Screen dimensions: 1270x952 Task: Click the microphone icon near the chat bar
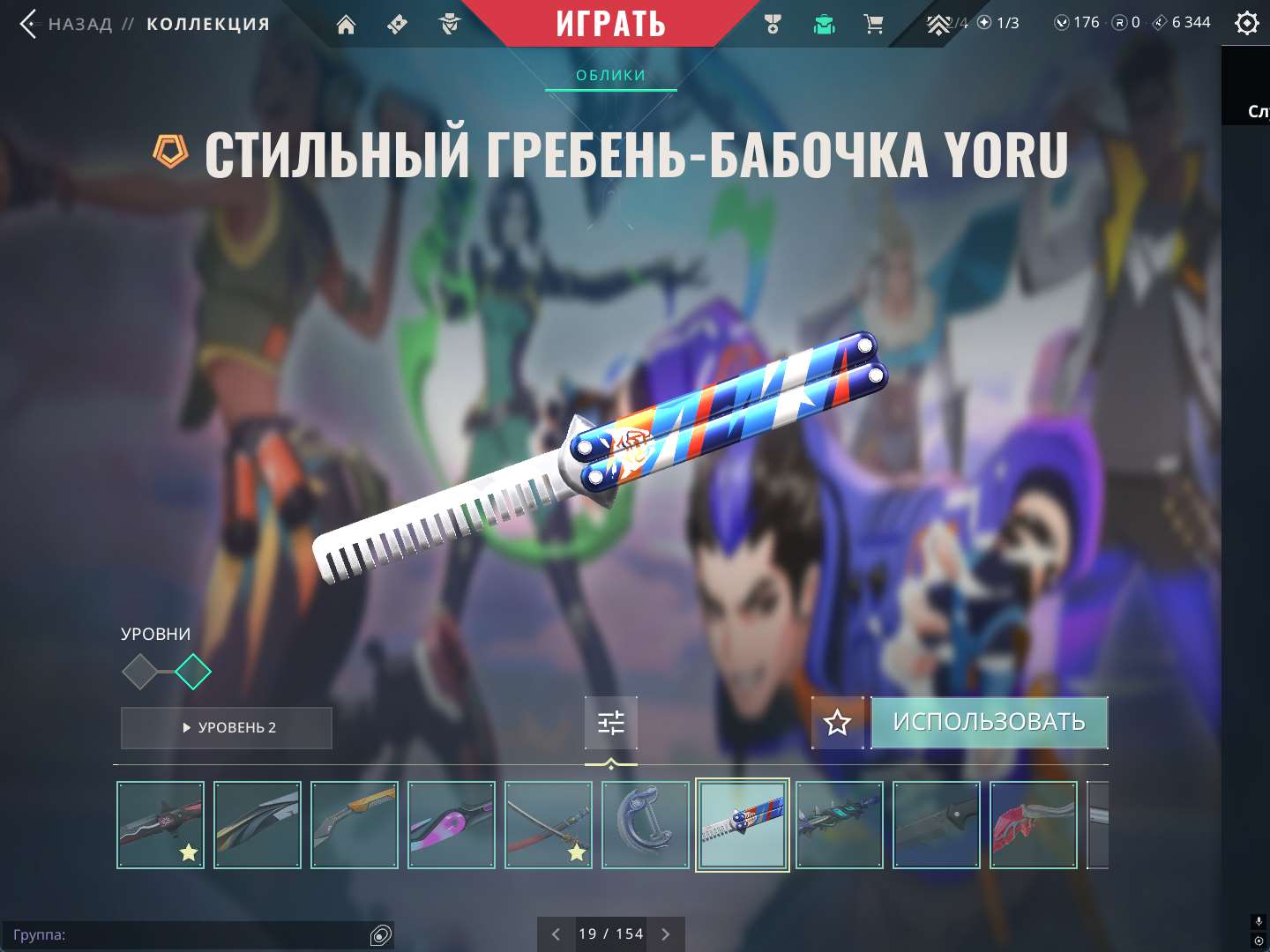point(1258,922)
